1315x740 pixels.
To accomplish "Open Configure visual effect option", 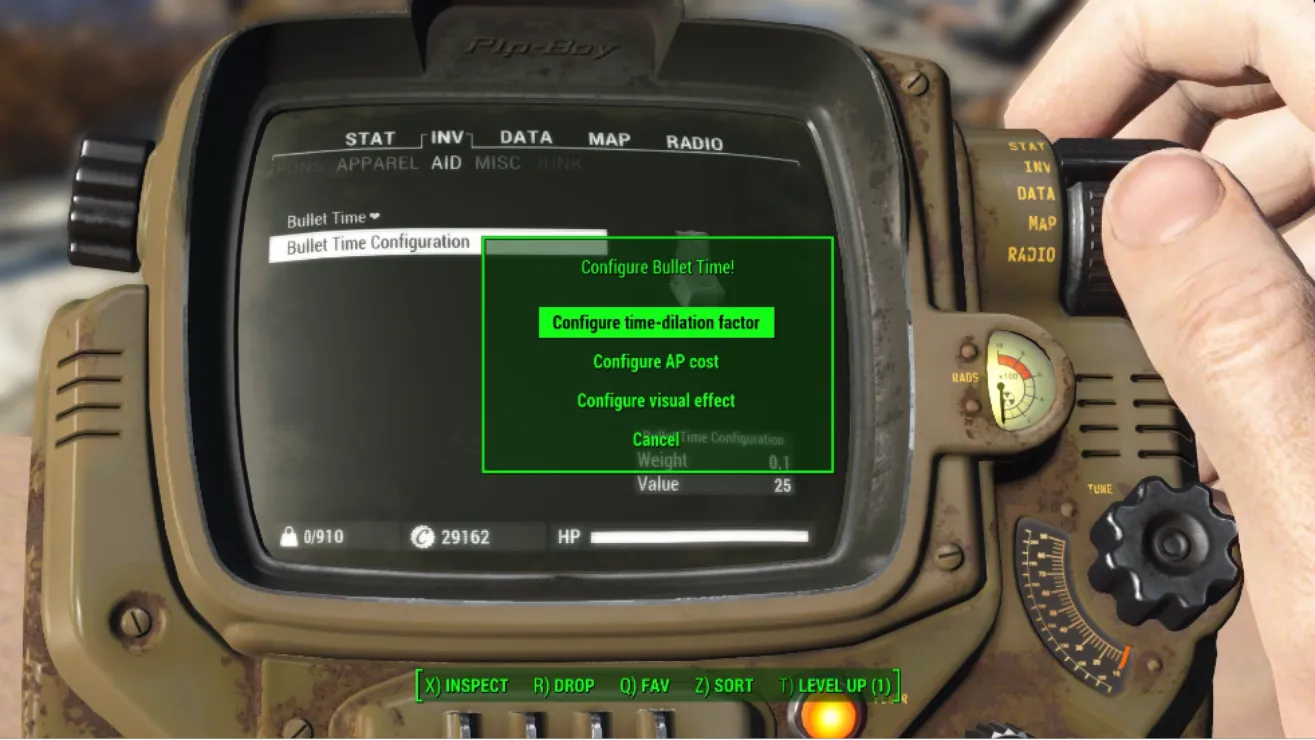I will [656, 401].
